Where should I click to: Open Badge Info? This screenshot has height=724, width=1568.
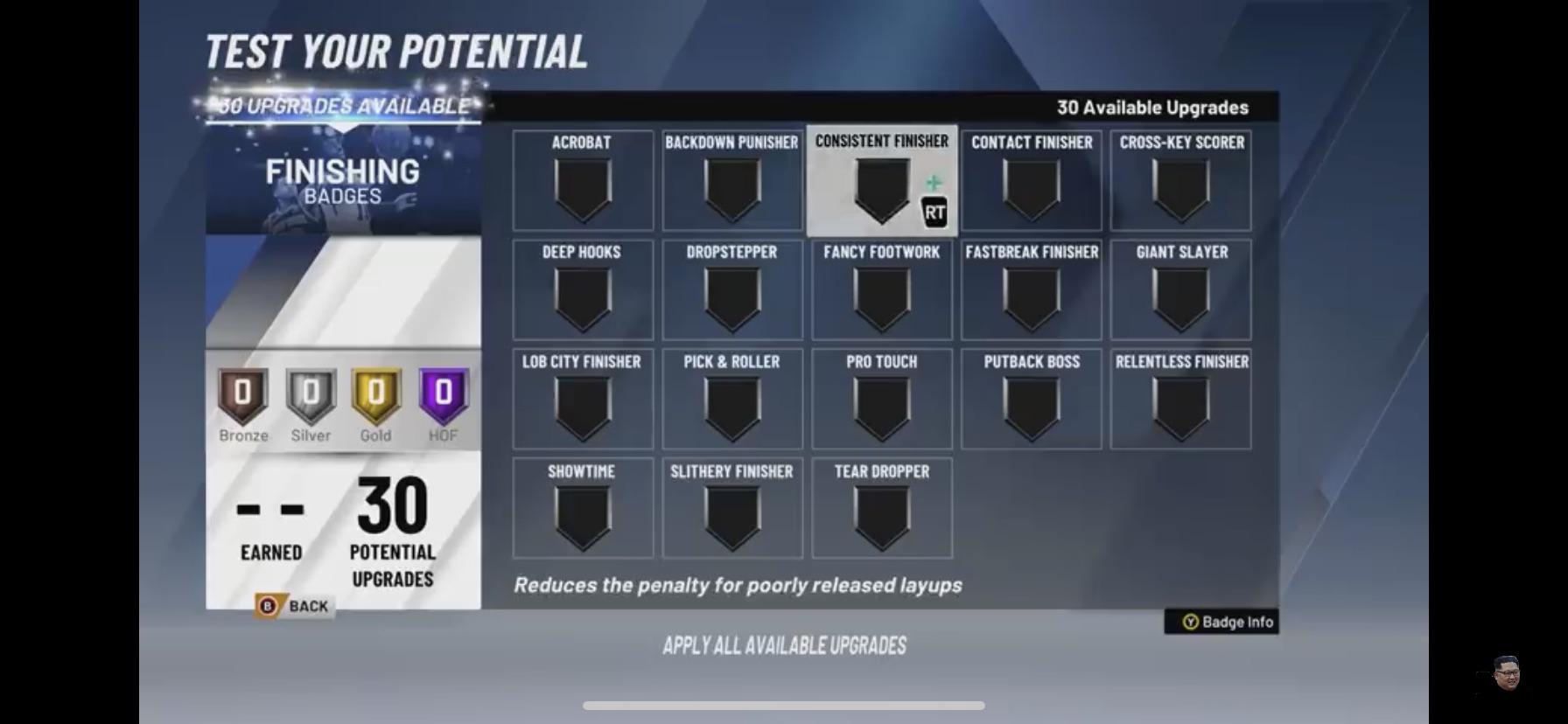[1222, 622]
